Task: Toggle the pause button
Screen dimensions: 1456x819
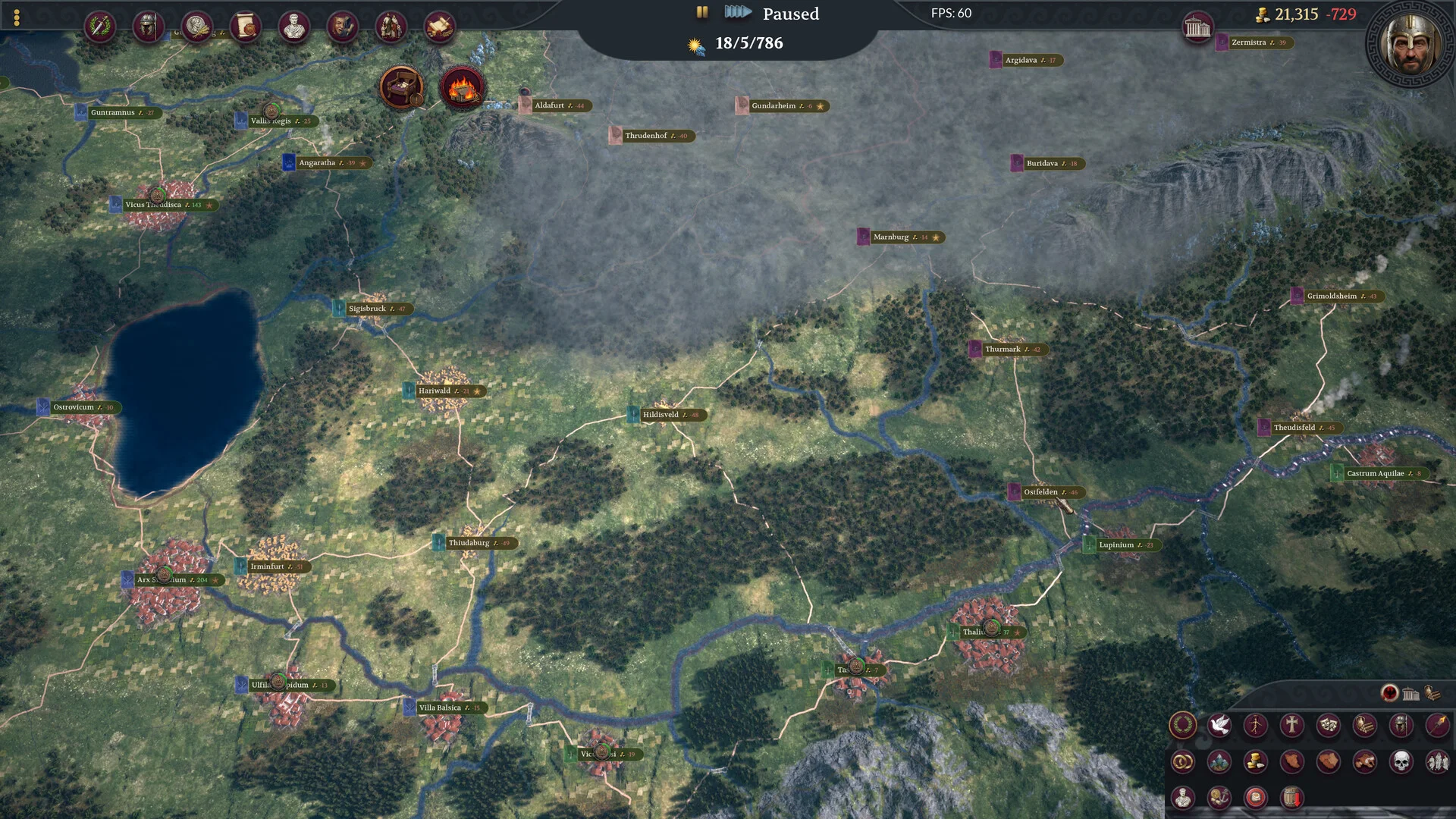Action: [702, 12]
